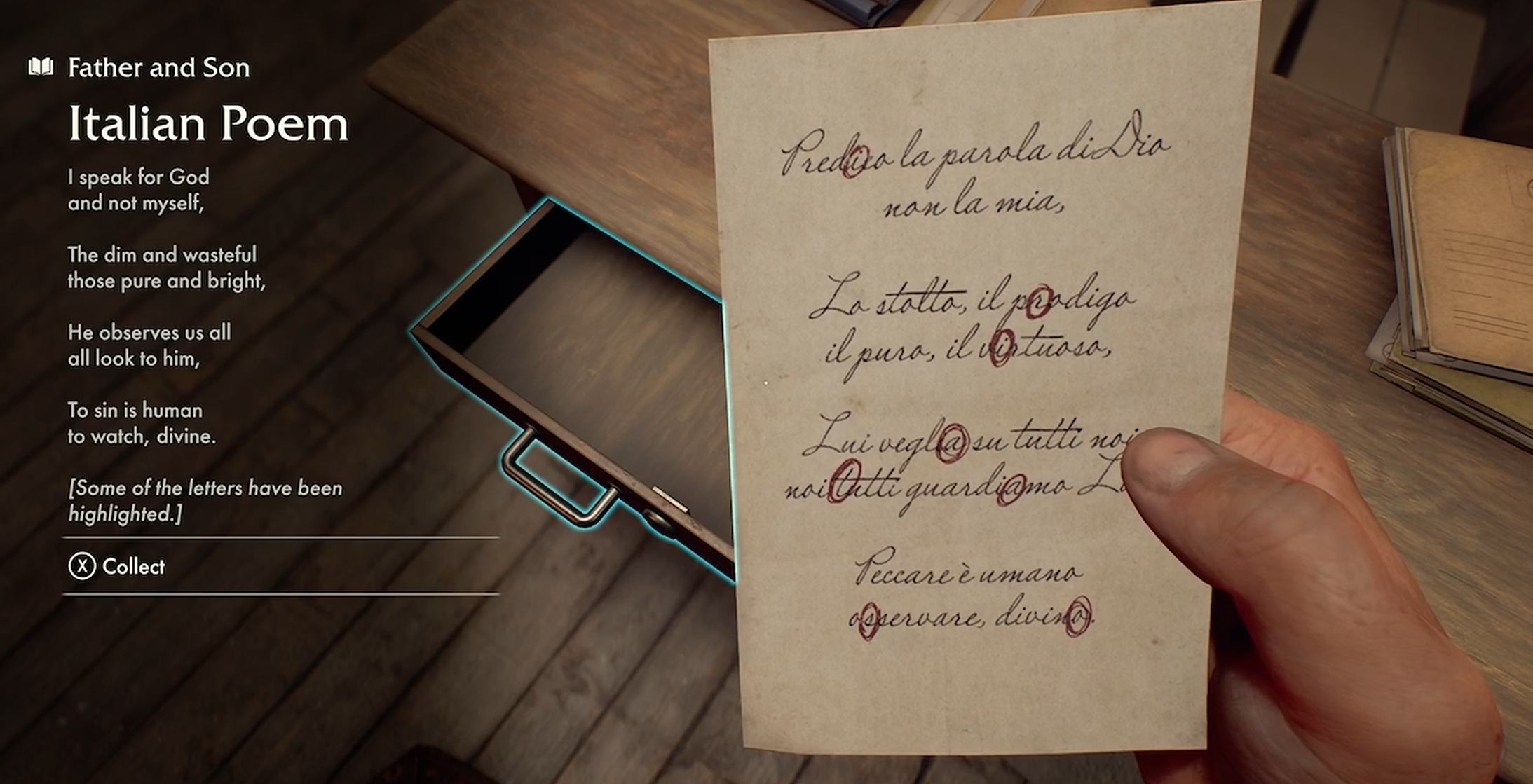Choose the Collect option for the poem
Screen dimensions: 1533x784
tap(117, 566)
